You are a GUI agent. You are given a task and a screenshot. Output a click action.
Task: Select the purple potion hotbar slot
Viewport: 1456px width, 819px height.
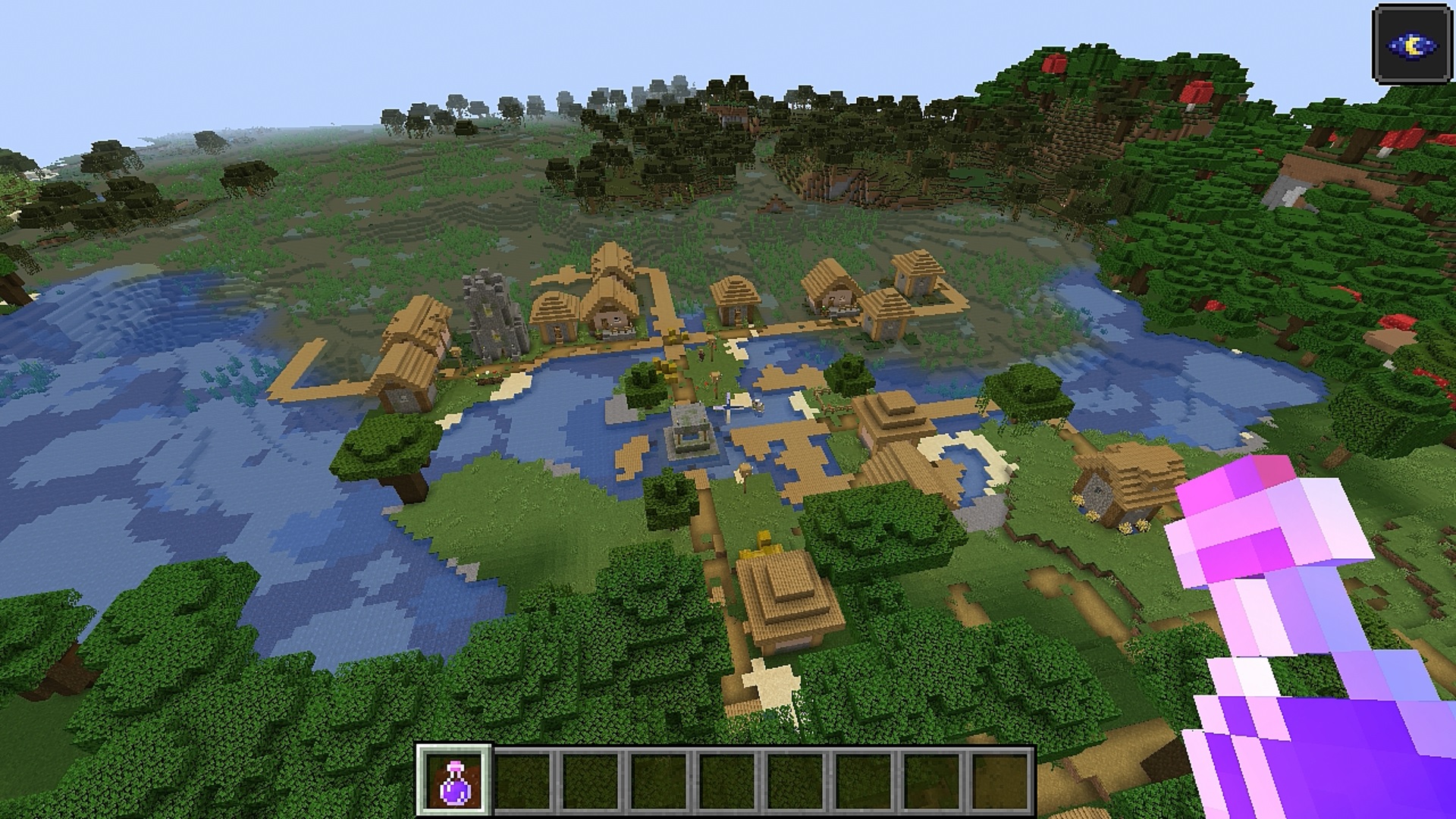[455, 782]
